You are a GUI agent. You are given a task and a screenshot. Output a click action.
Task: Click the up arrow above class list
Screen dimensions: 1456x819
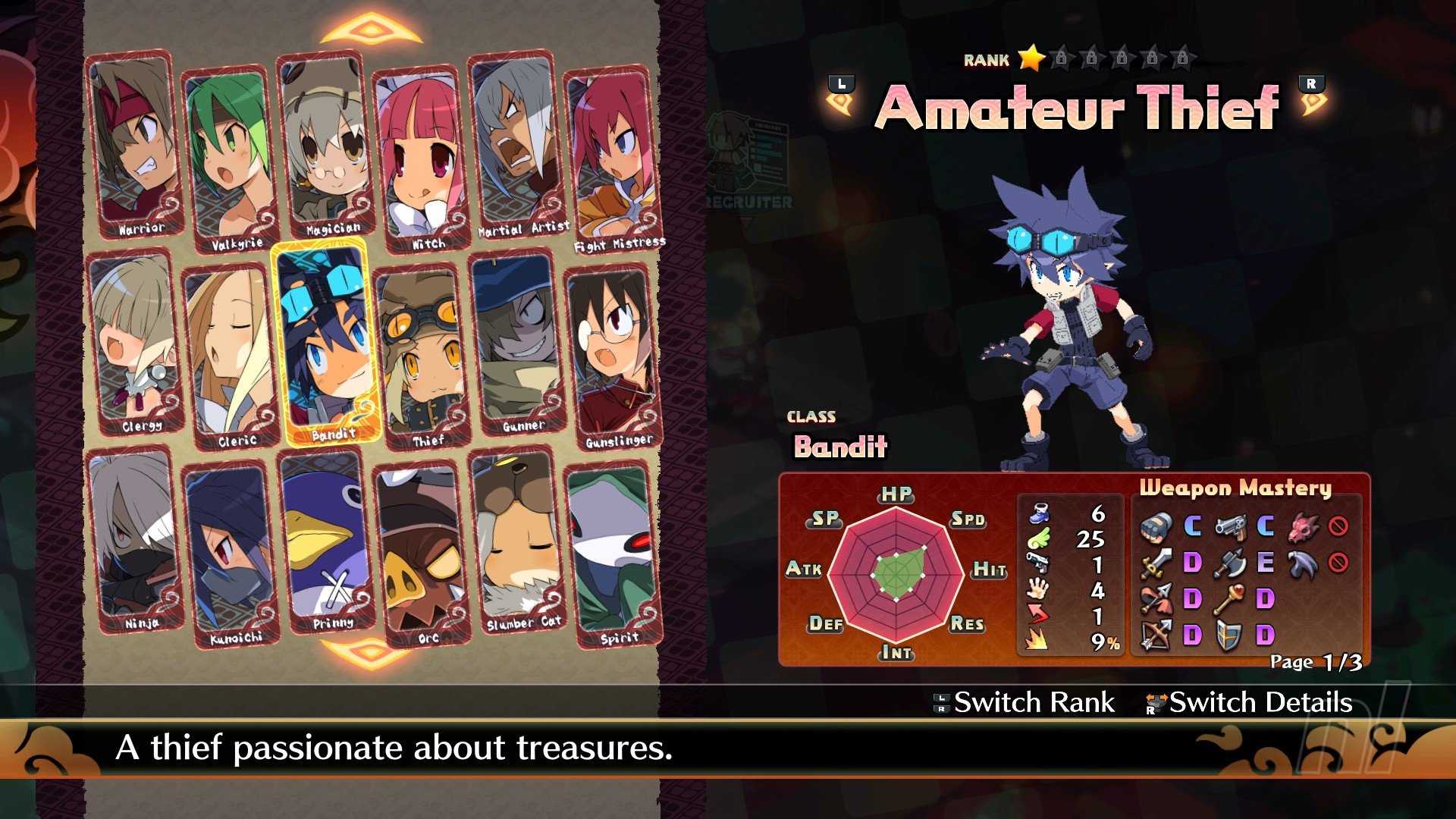(x=371, y=31)
